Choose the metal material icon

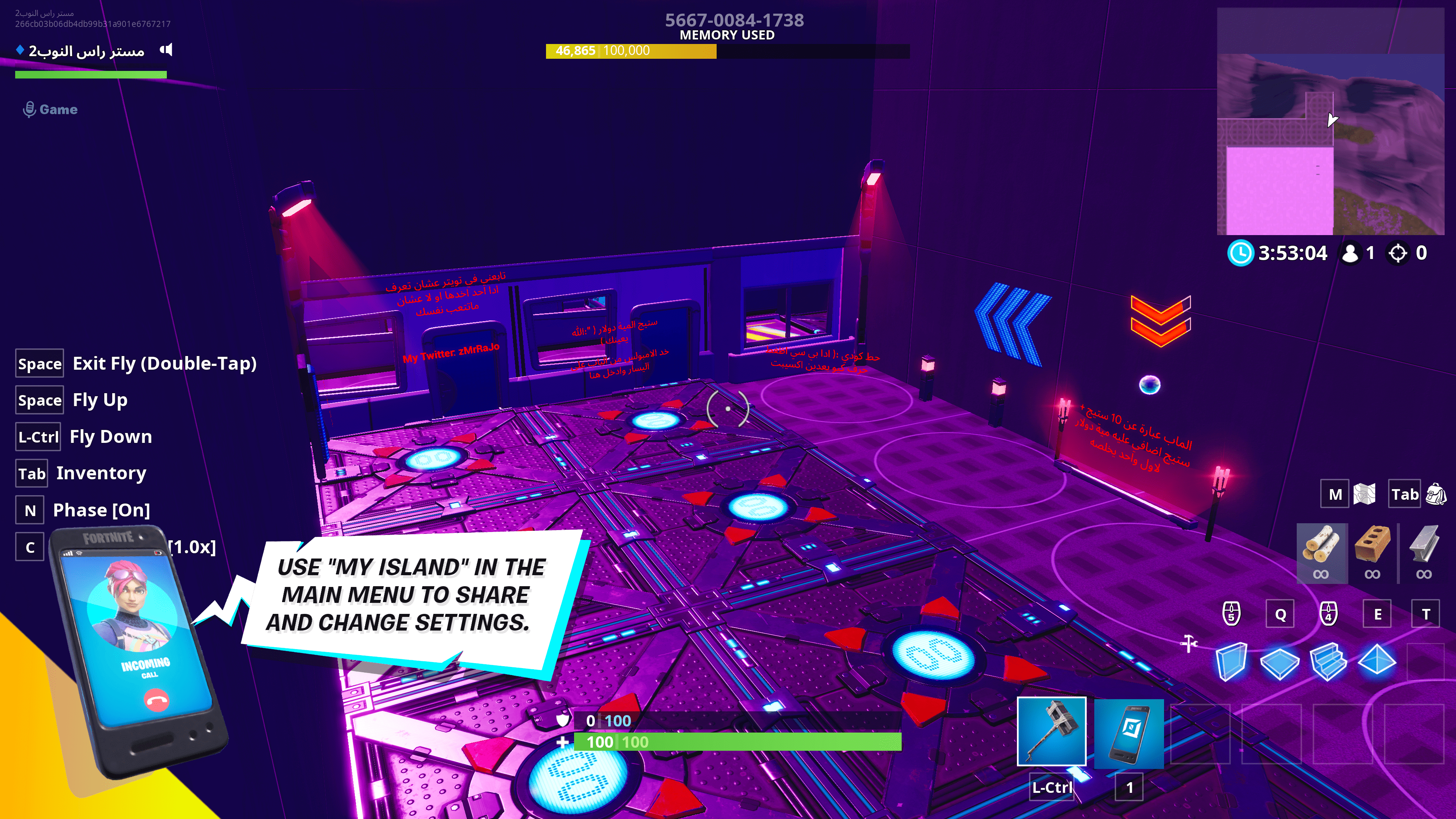click(1424, 545)
